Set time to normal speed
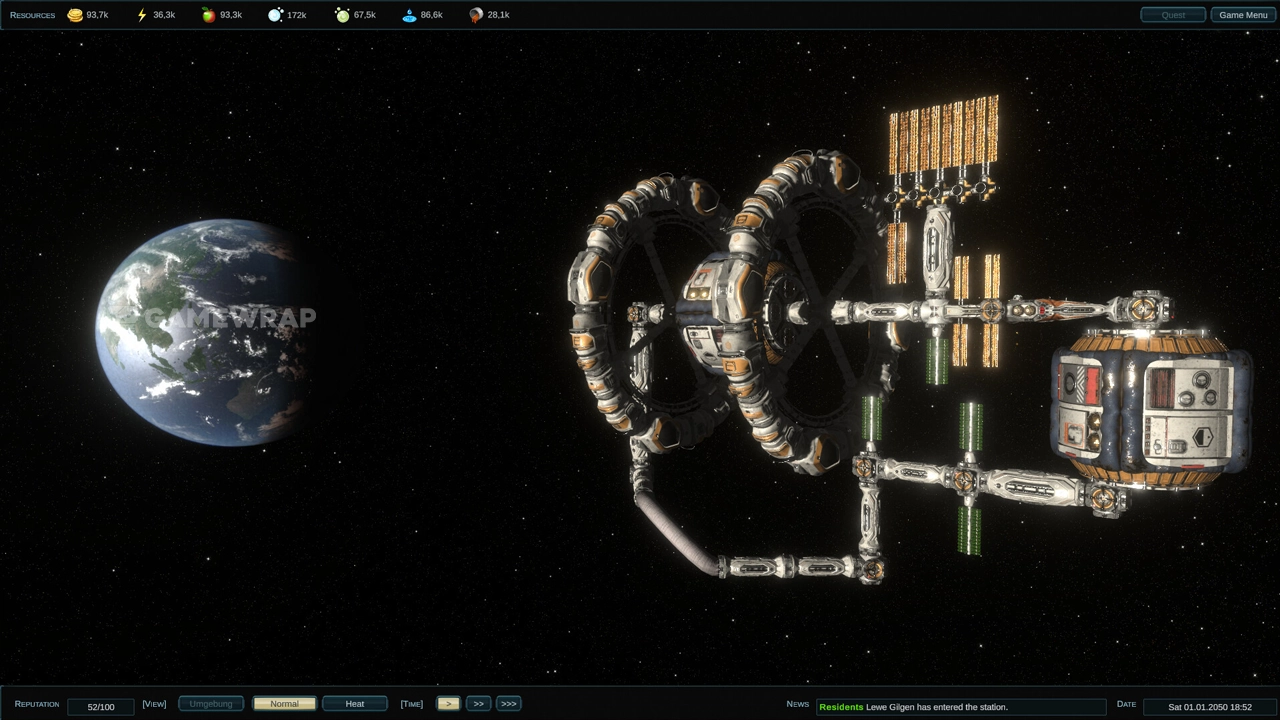The width and height of the screenshot is (1280, 720). click(448, 704)
